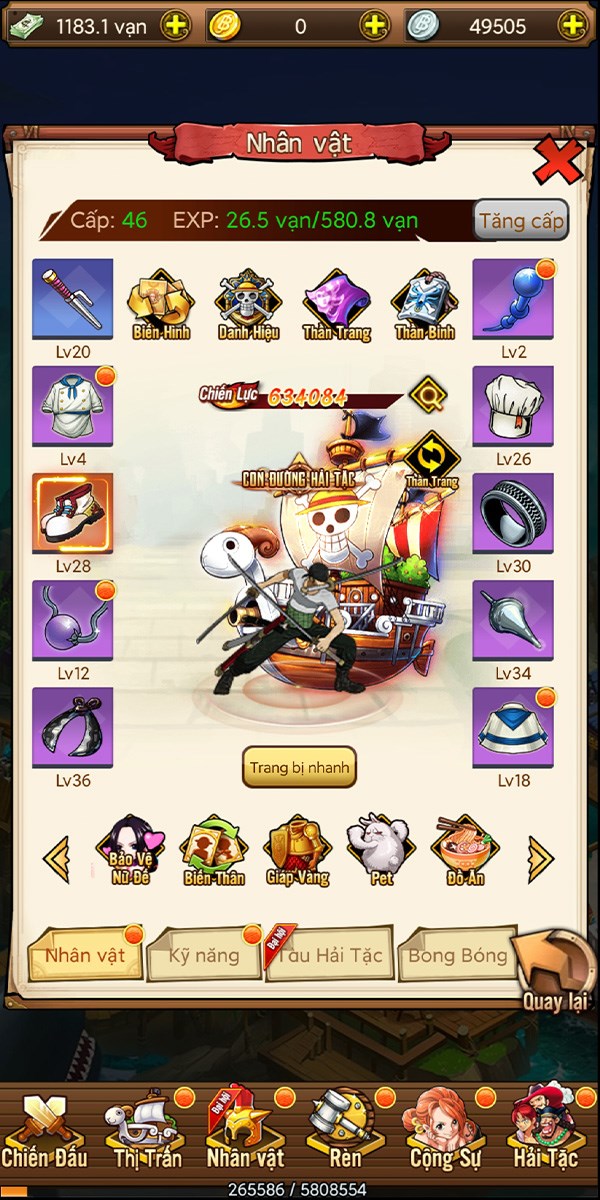Select the Lv30 ring slot
This screenshot has width=600, height=1200.
point(513,513)
